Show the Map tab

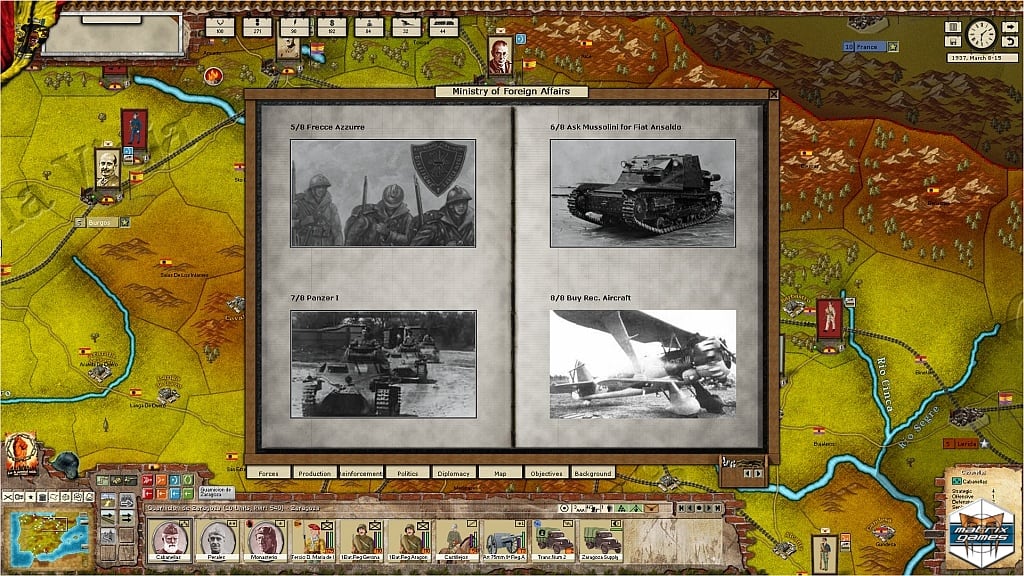(500, 473)
